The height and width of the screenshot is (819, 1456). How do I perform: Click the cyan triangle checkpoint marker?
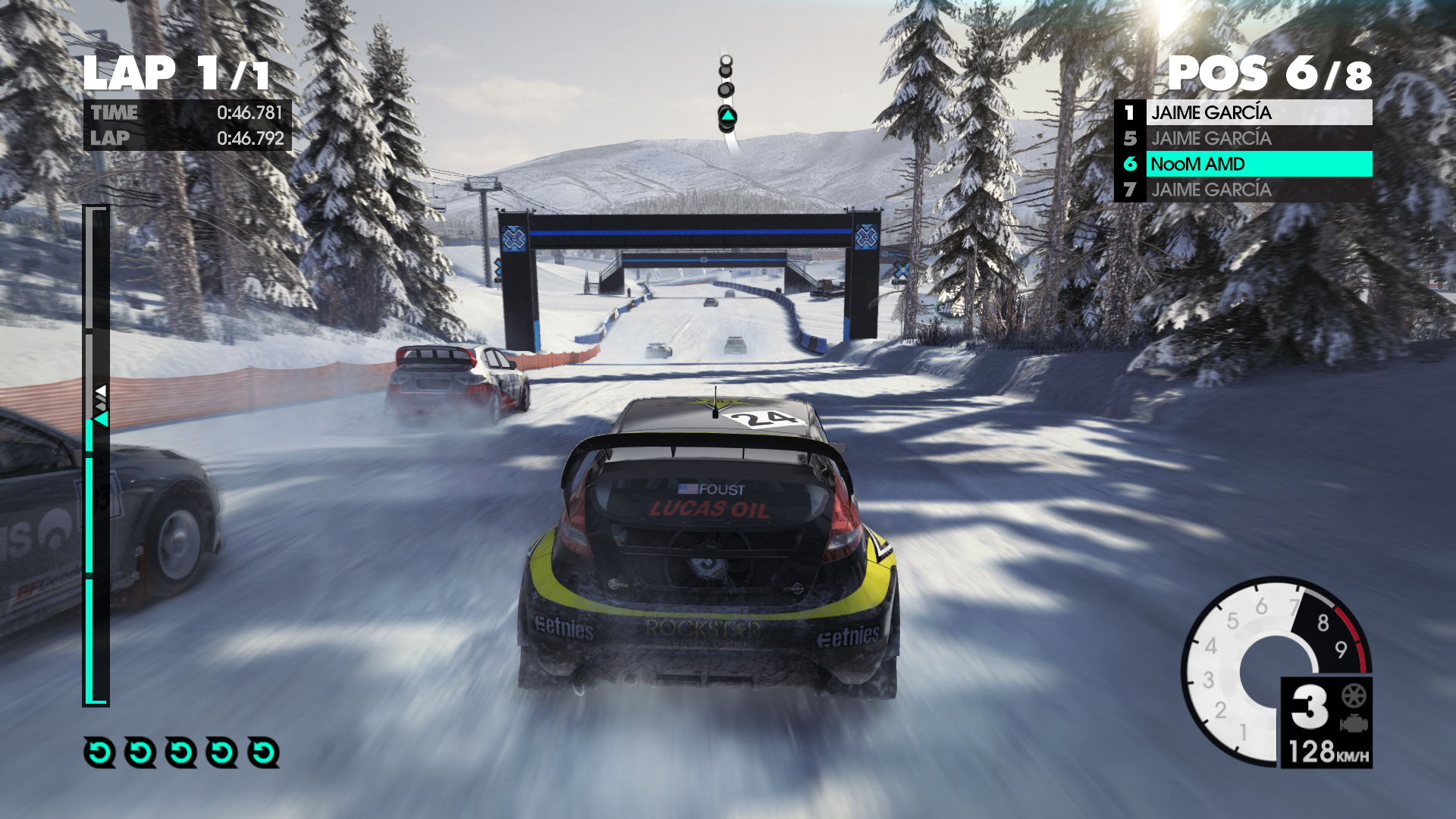click(727, 117)
